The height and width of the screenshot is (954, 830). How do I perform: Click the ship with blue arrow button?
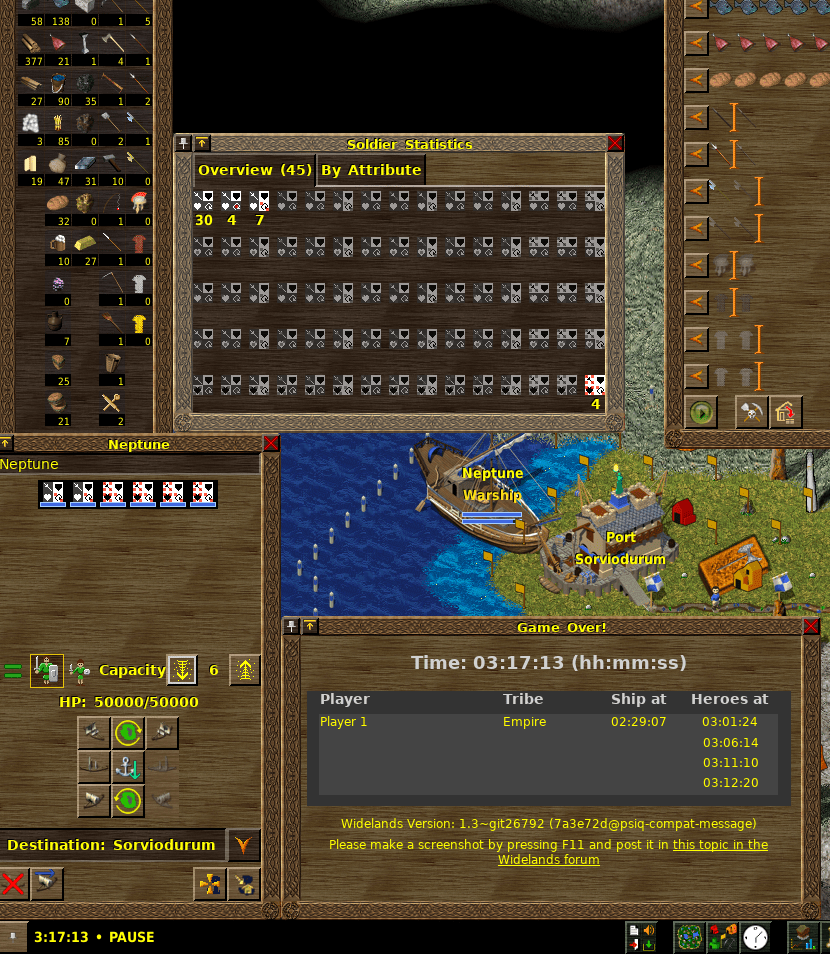point(46,883)
